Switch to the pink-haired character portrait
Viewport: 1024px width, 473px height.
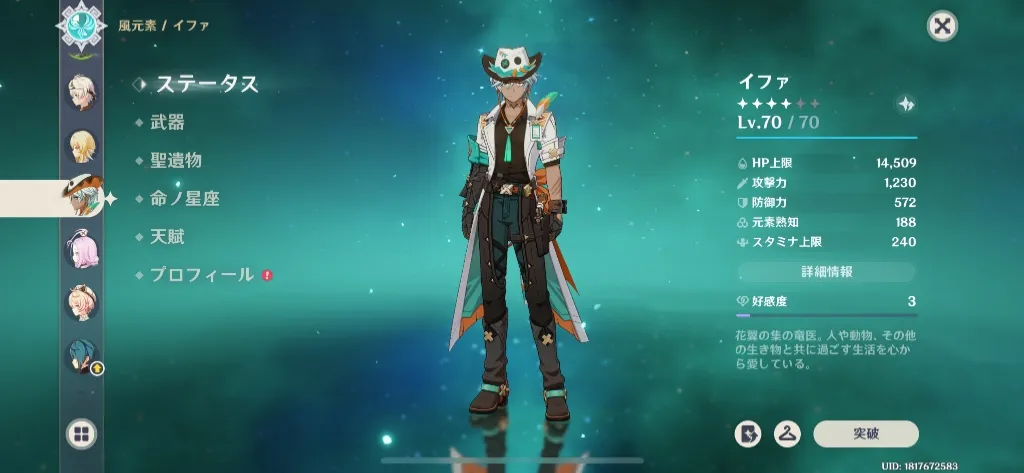pos(81,248)
